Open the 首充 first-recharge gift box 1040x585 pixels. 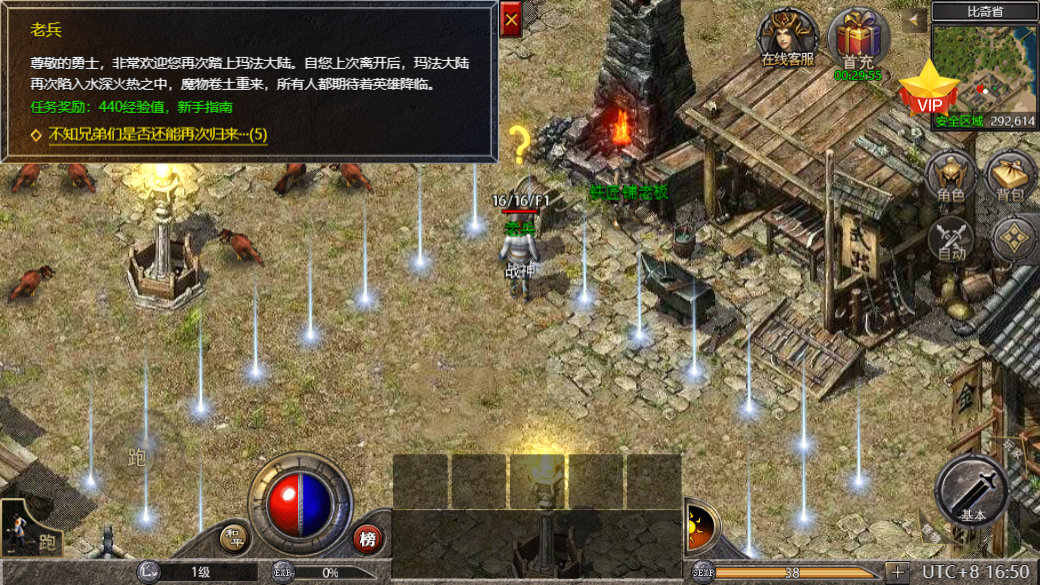pos(858,41)
